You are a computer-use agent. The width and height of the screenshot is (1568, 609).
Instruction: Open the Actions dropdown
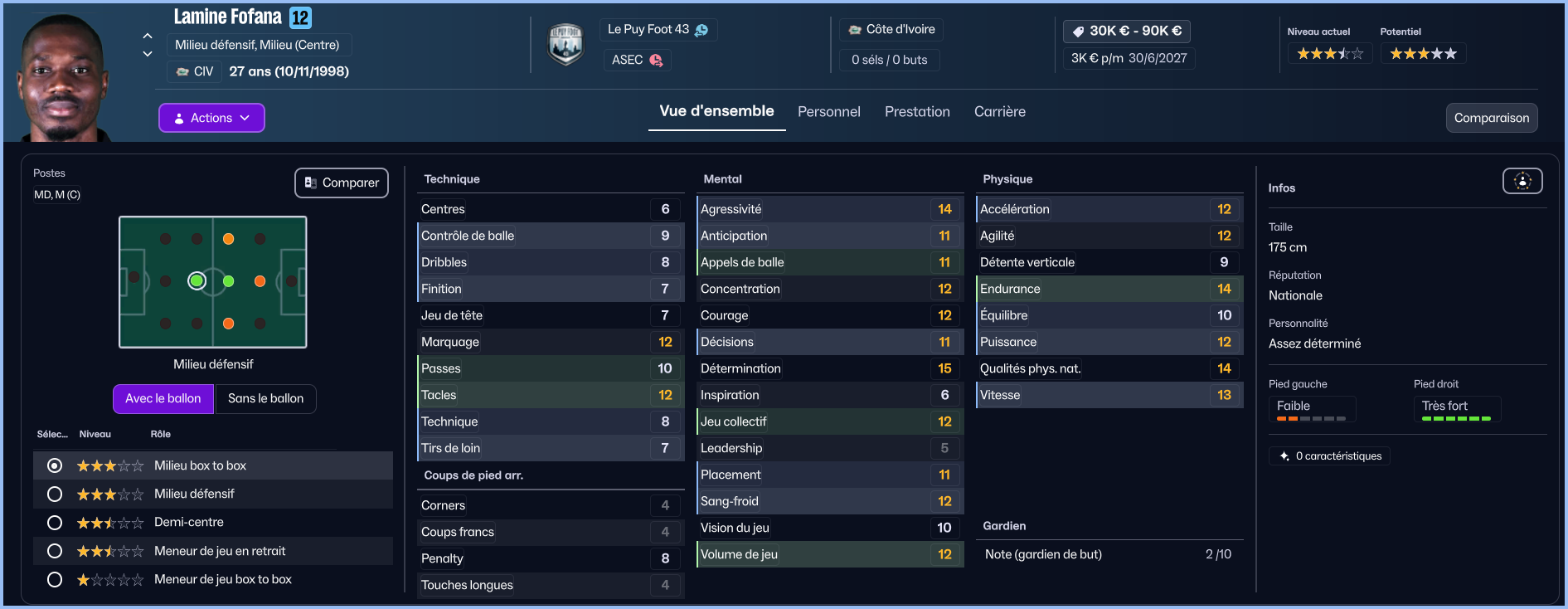[211, 118]
